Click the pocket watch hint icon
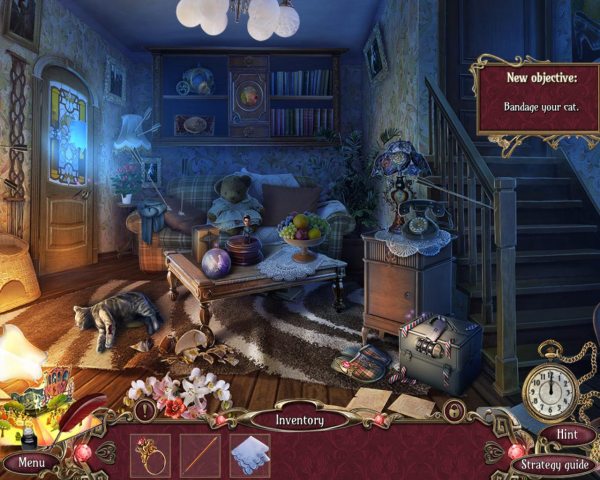The width and height of the screenshot is (600, 480). pos(550,385)
